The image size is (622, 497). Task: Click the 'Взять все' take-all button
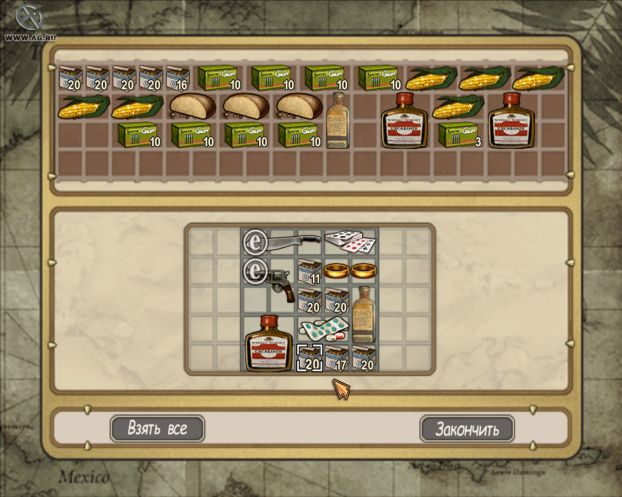157,429
